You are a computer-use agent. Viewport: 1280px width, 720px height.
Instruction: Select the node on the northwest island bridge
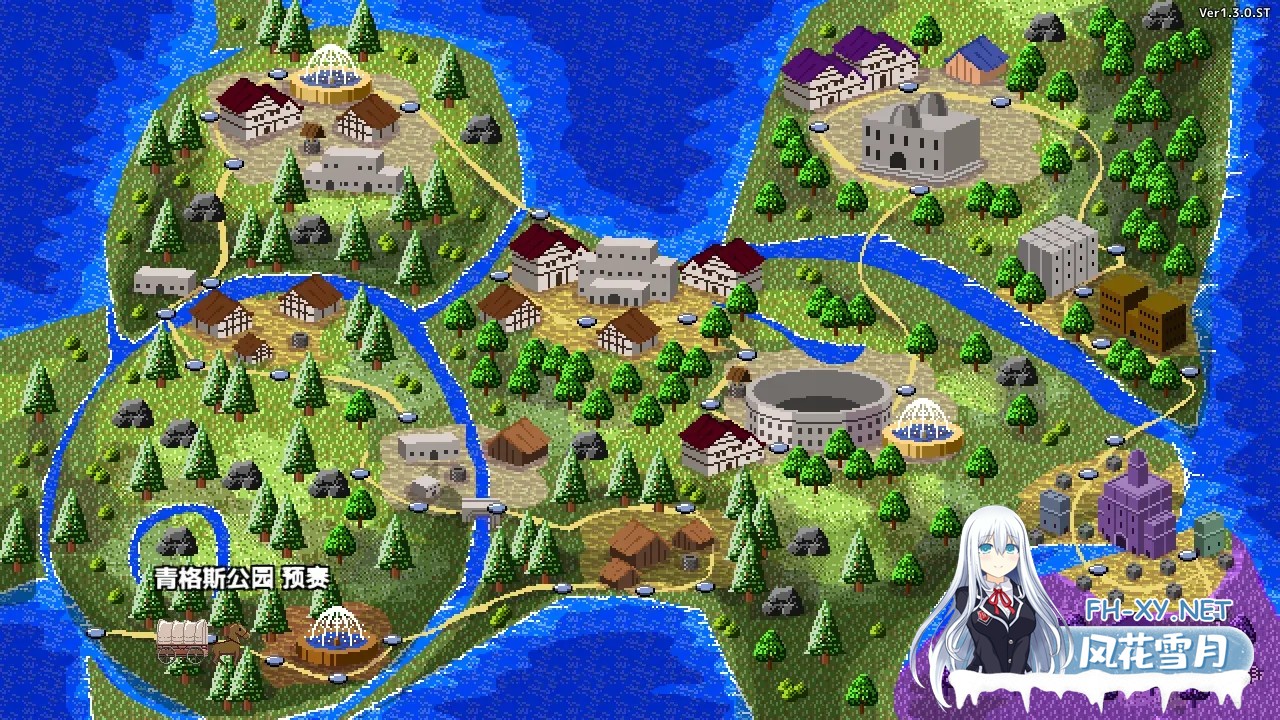click(x=539, y=214)
